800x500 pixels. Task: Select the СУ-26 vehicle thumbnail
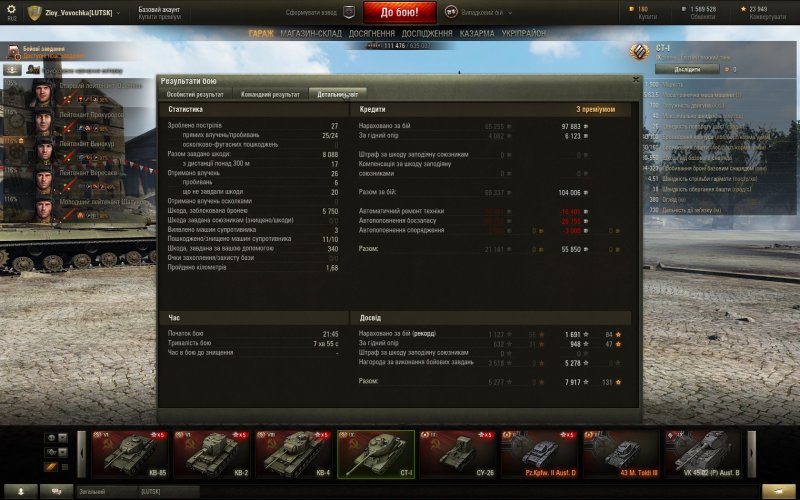point(458,453)
